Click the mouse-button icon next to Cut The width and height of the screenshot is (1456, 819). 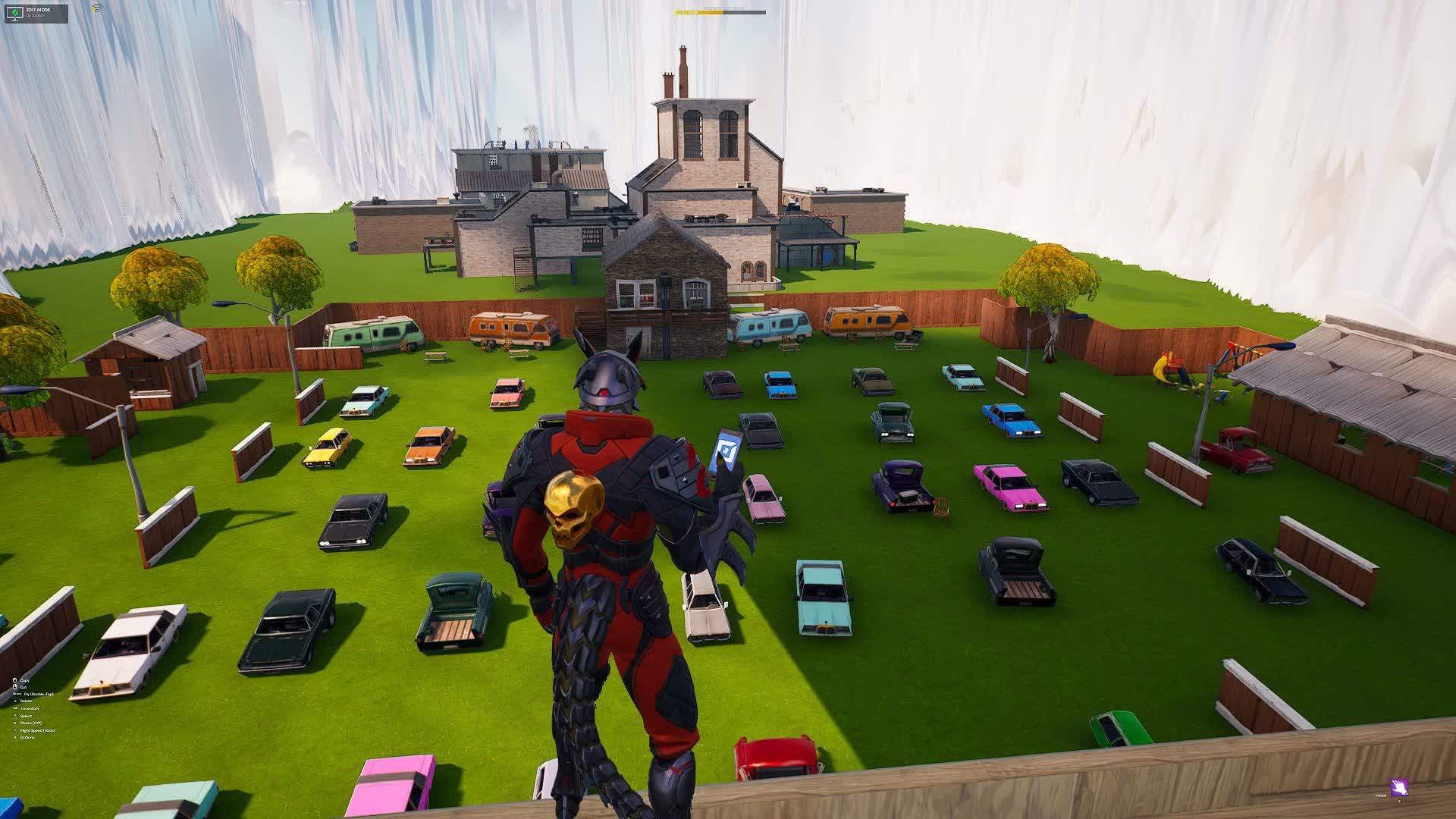pos(15,687)
